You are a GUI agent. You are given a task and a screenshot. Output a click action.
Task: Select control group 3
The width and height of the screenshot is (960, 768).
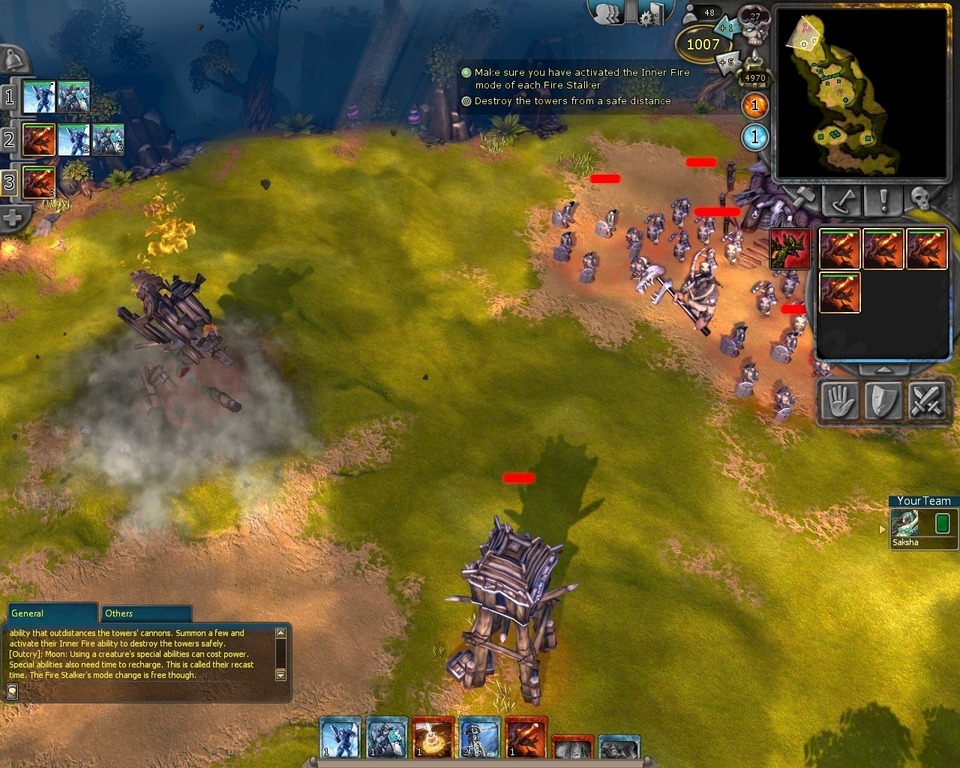[x=9, y=183]
